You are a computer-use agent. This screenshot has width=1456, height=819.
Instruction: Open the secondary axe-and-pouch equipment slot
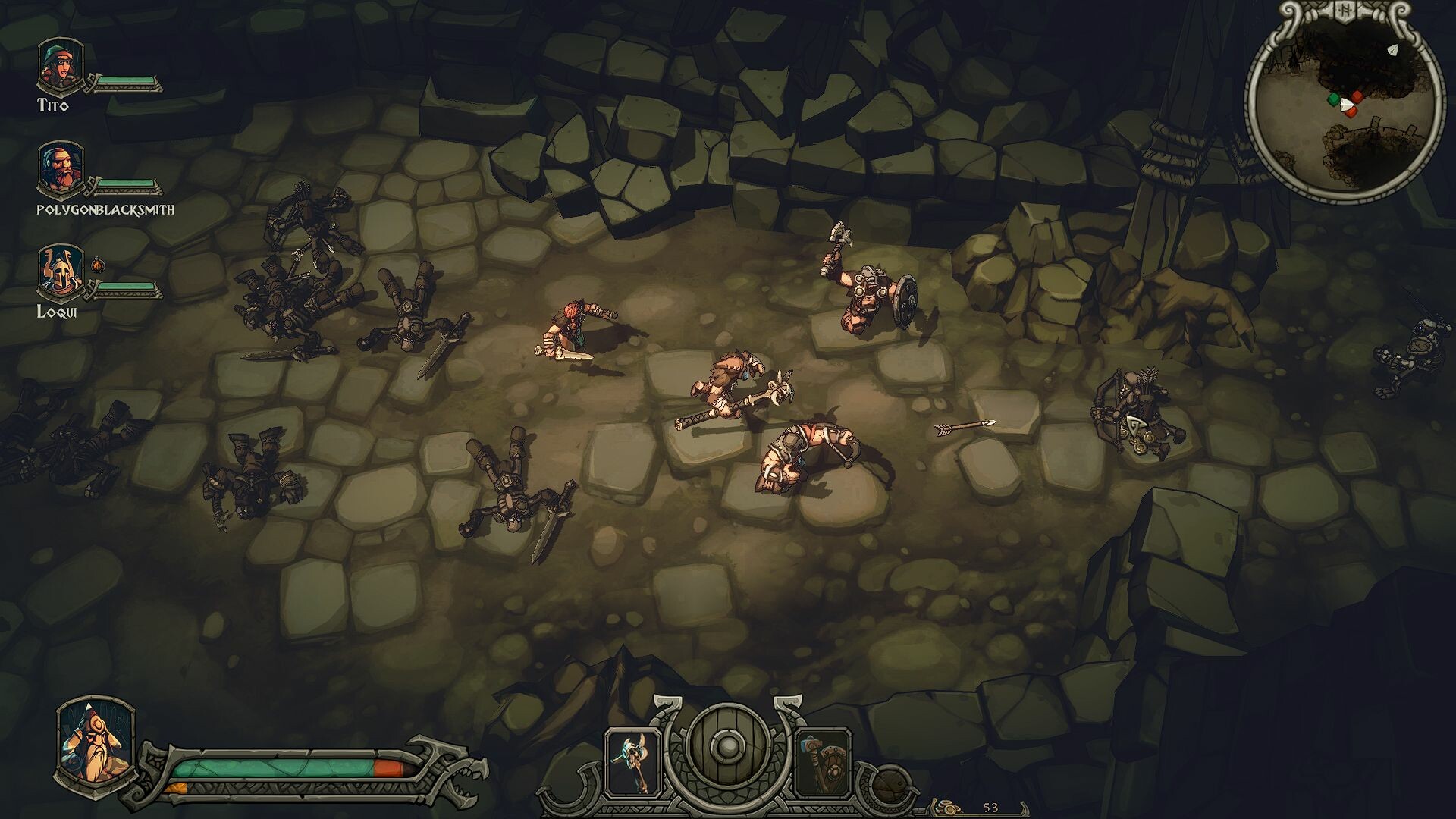824,762
